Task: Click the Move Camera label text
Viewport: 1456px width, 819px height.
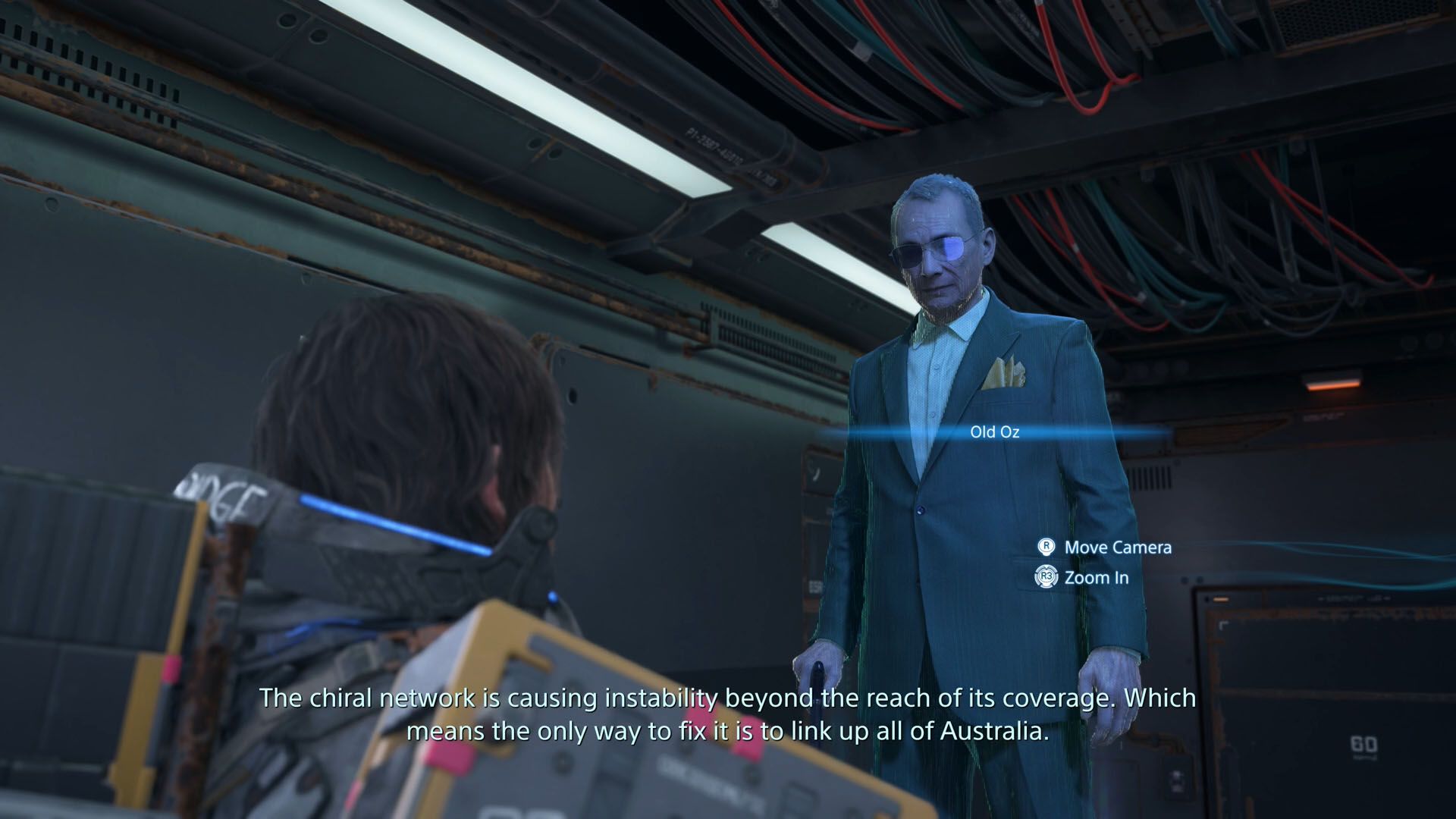Action: (1117, 548)
